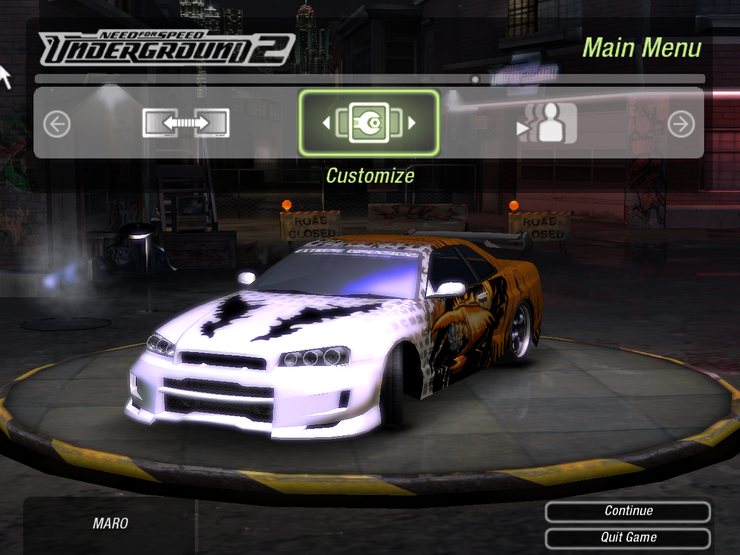Screen dimensions: 740x555
Task: Open the profile silhouette menu icon
Action: click(x=548, y=123)
